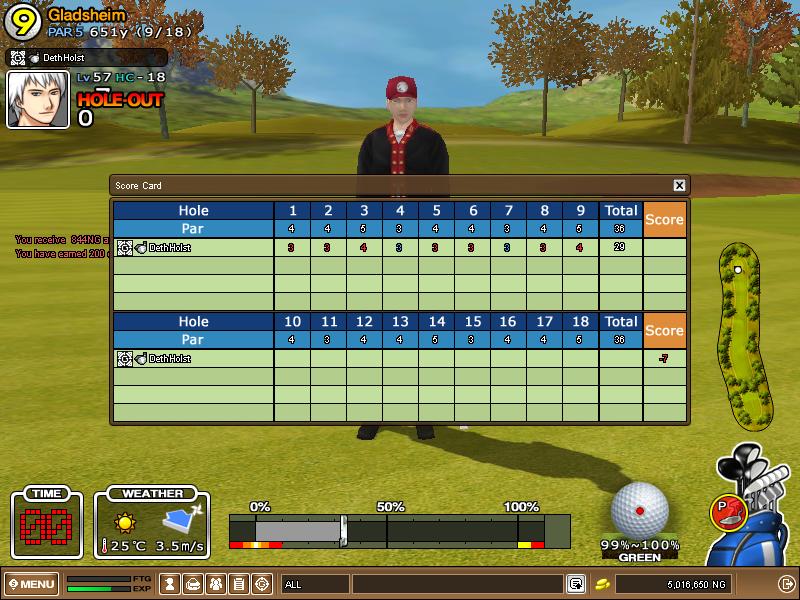Open the list document toolbar icon

coord(239,583)
